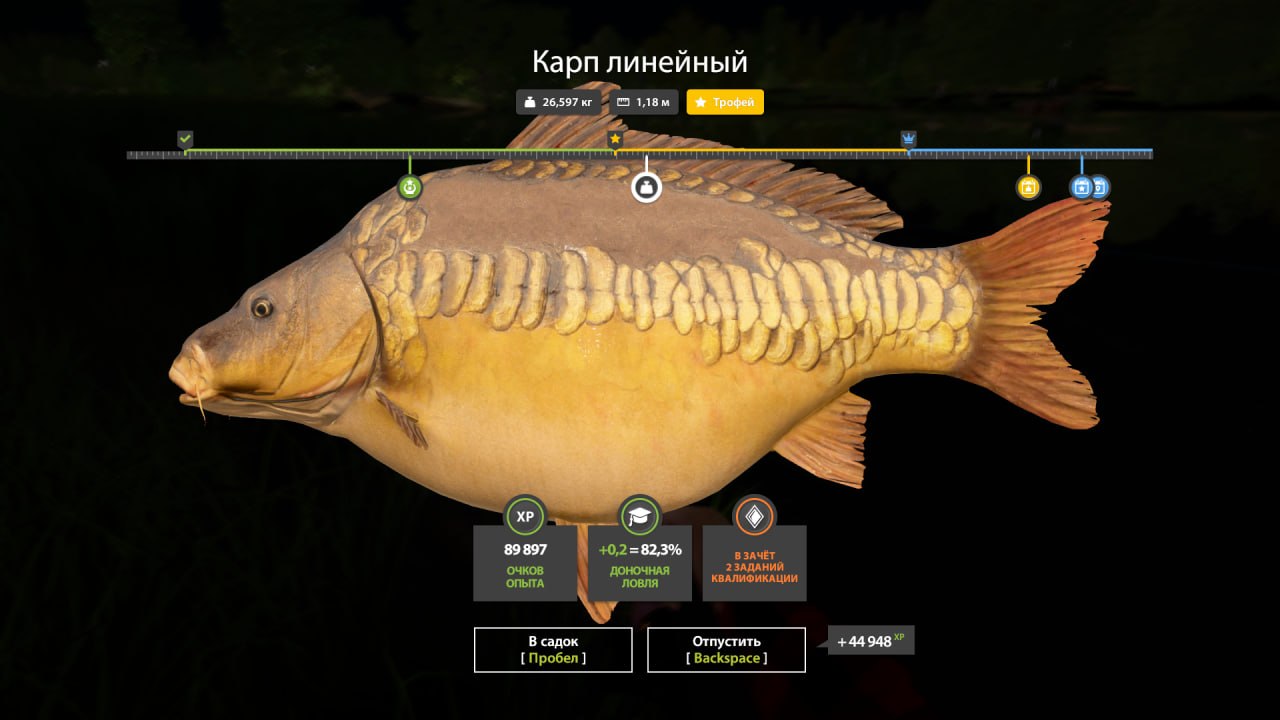Put the carp in the keepnet (В садок)

pos(552,649)
